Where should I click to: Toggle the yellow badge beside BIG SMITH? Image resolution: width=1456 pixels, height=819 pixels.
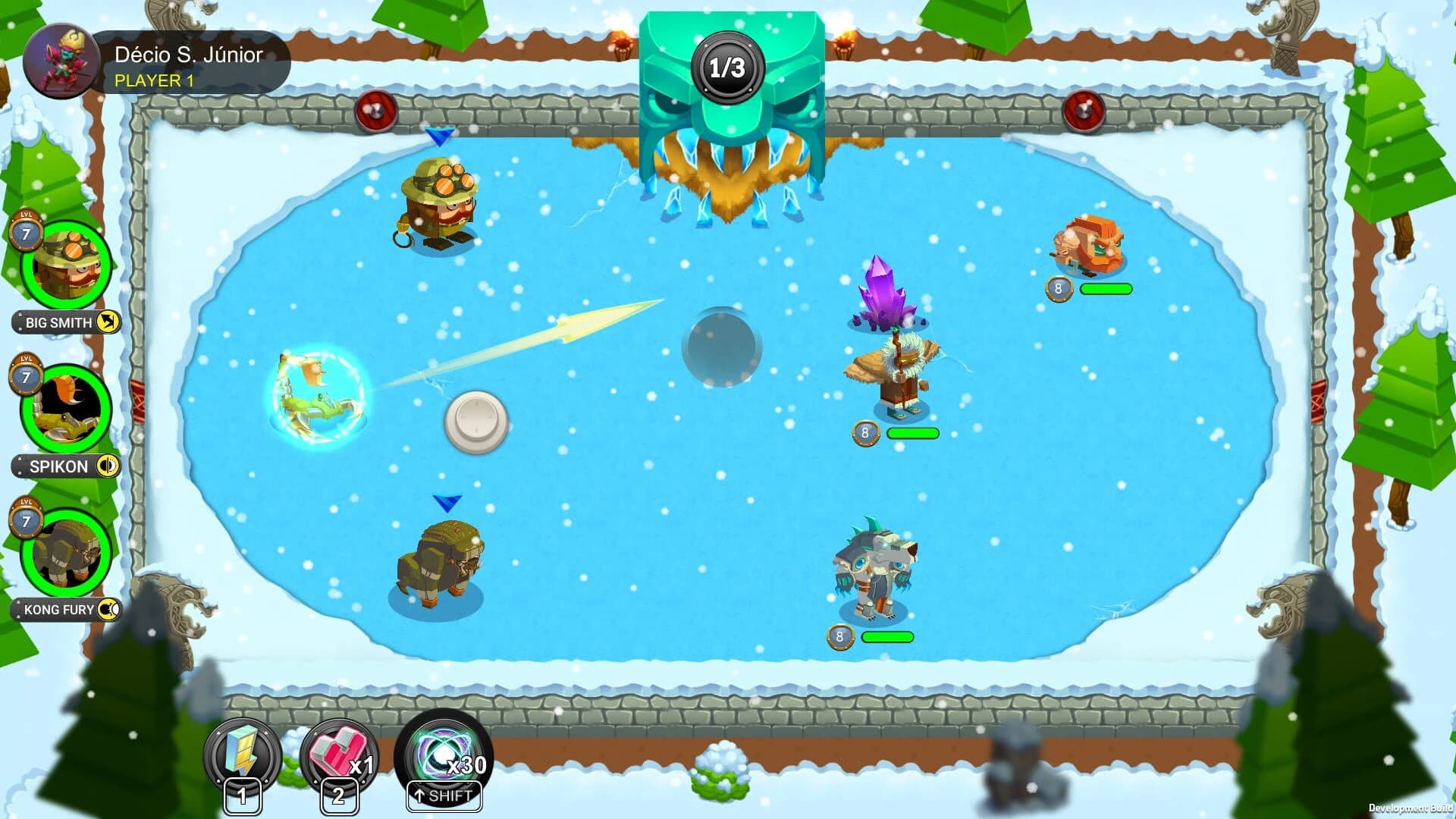pyautogui.click(x=106, y=322)
